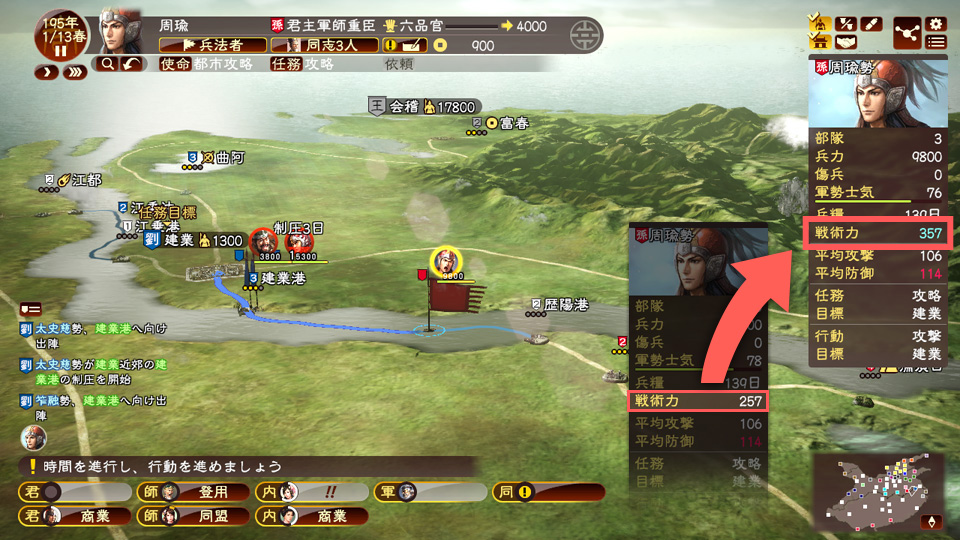
Task: Open the 同 comrade alert button
Action: click(548, 492)
